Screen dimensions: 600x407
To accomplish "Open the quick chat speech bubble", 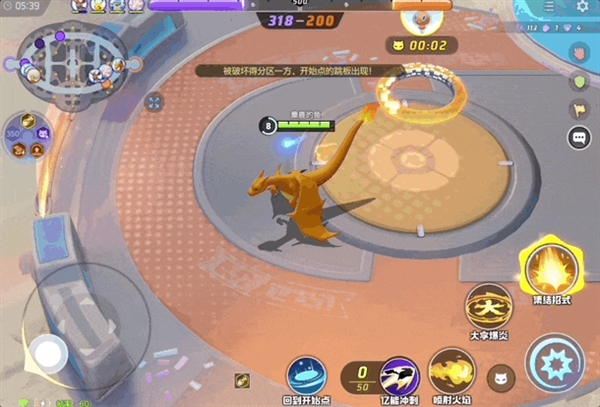I will [579, 137].
